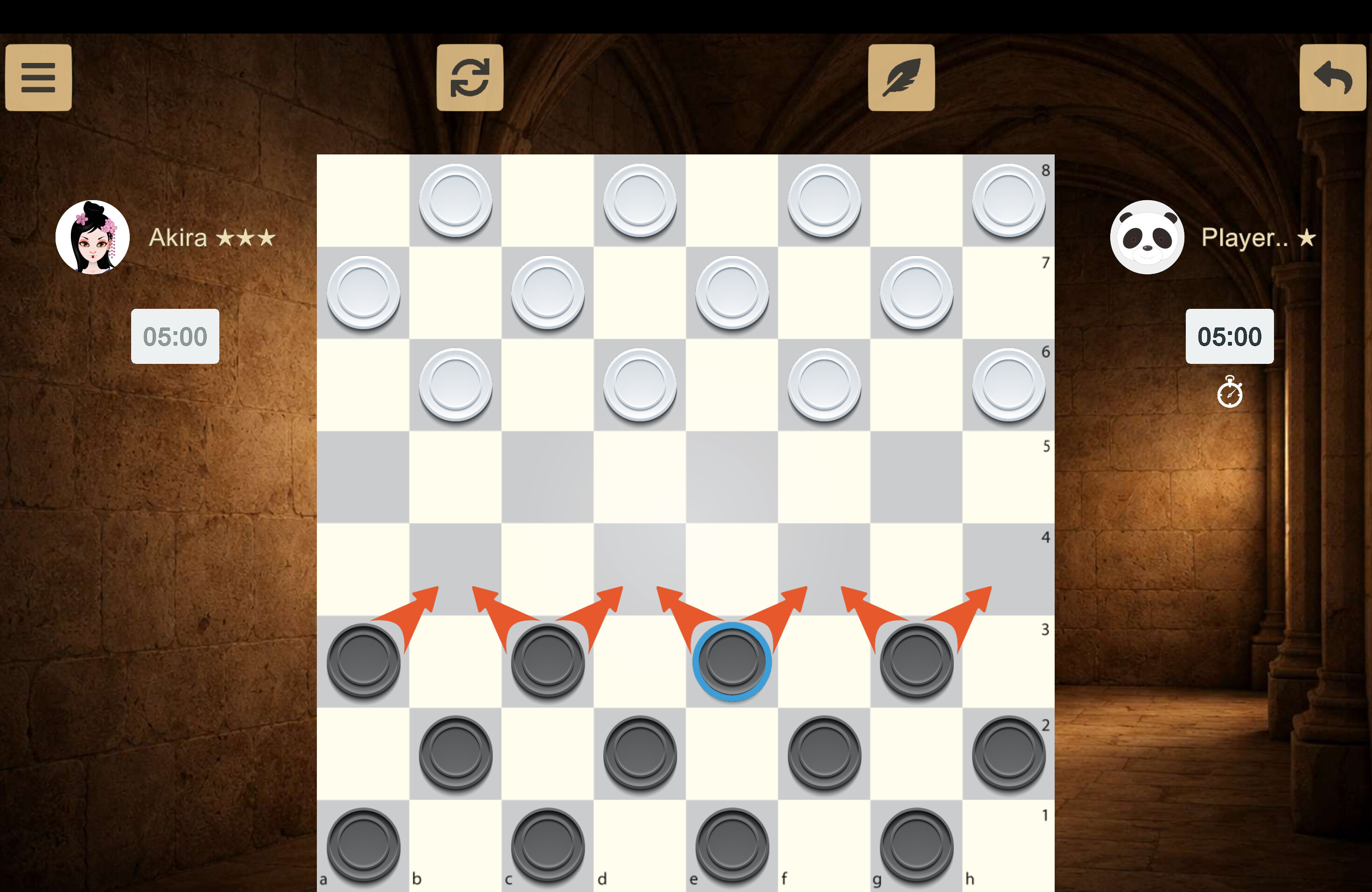Flip the board orientation
The height and width of the screenshot is (892, 1372).
[469, 77]
